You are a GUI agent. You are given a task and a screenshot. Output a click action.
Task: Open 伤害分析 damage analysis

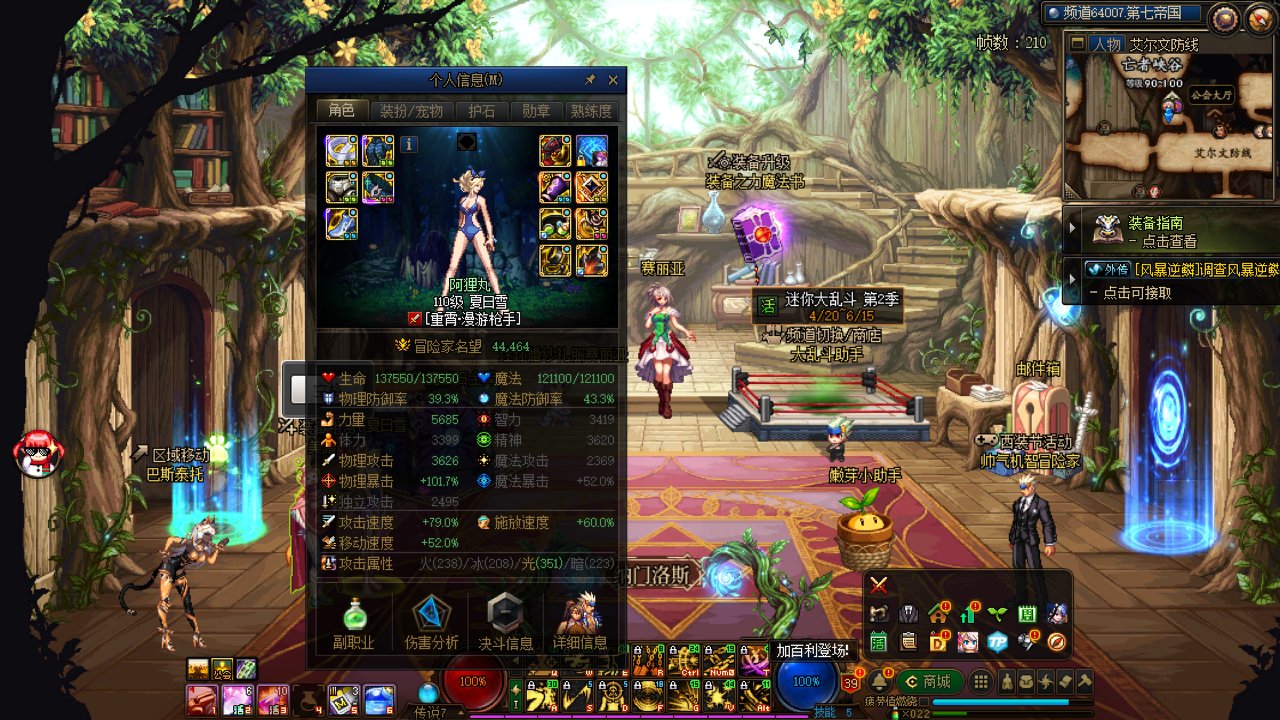point(431,622)
